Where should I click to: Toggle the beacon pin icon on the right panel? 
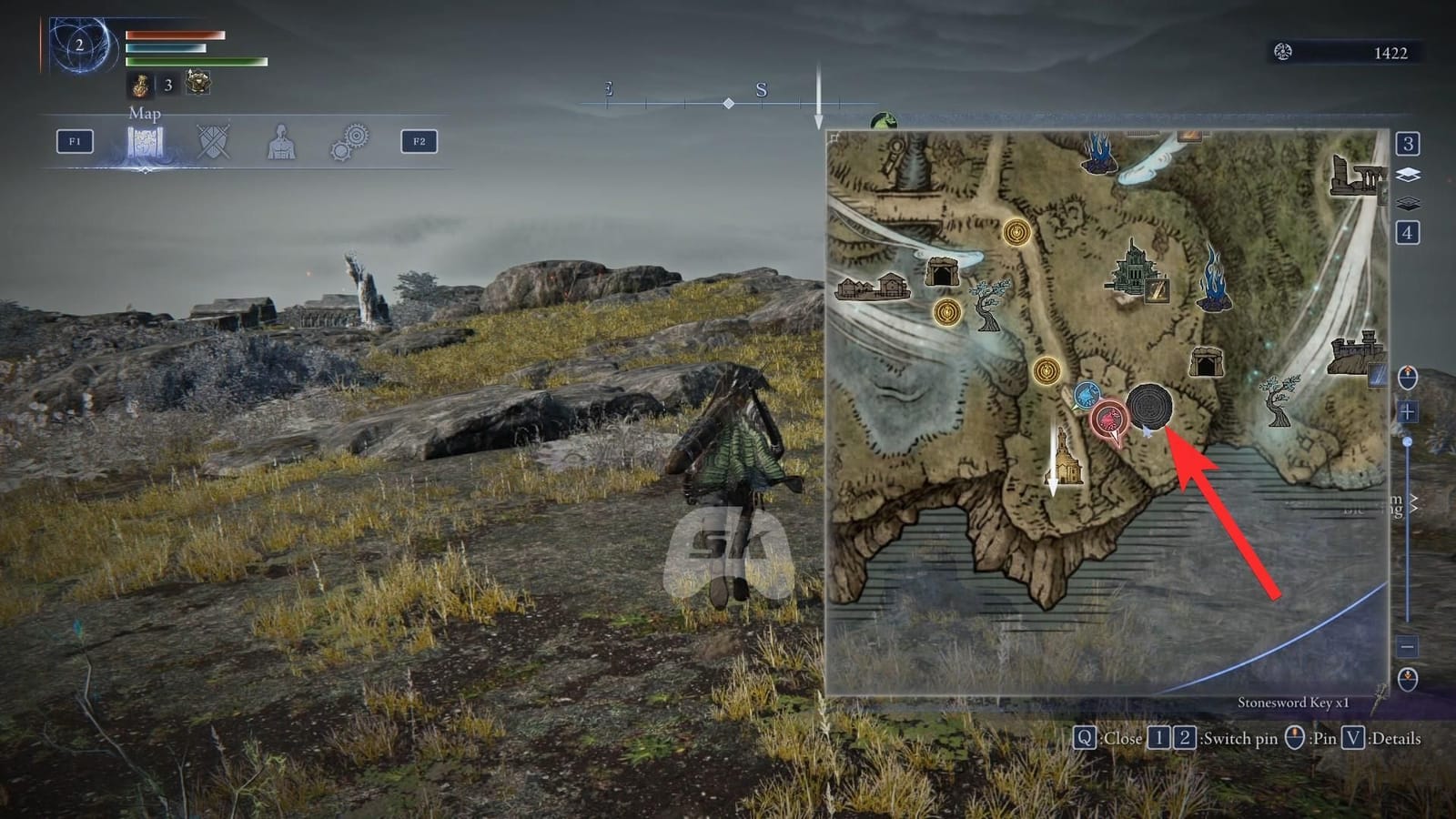point(1408,375)
